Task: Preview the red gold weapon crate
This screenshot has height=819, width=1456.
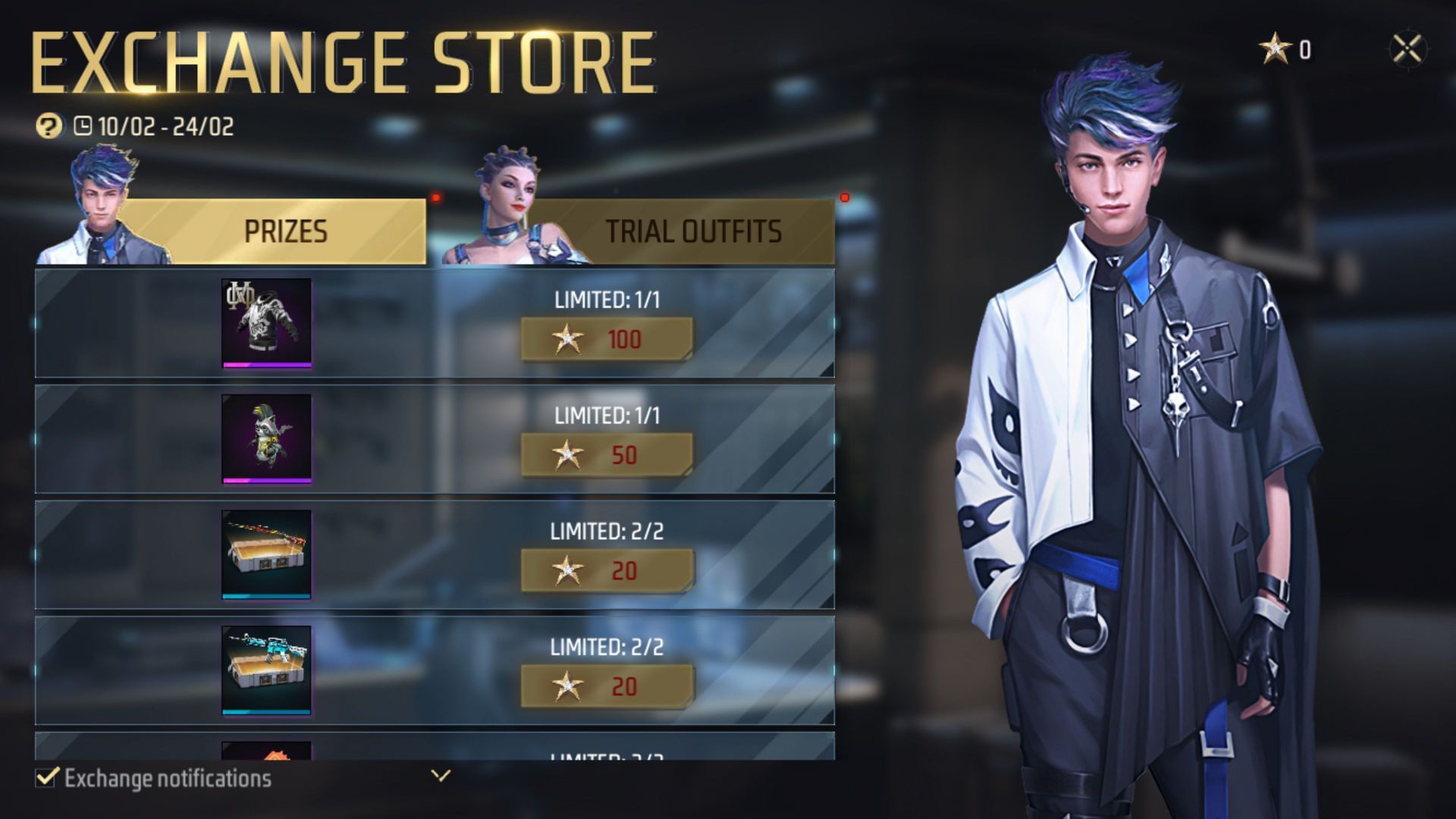Action: coord(266,554)
